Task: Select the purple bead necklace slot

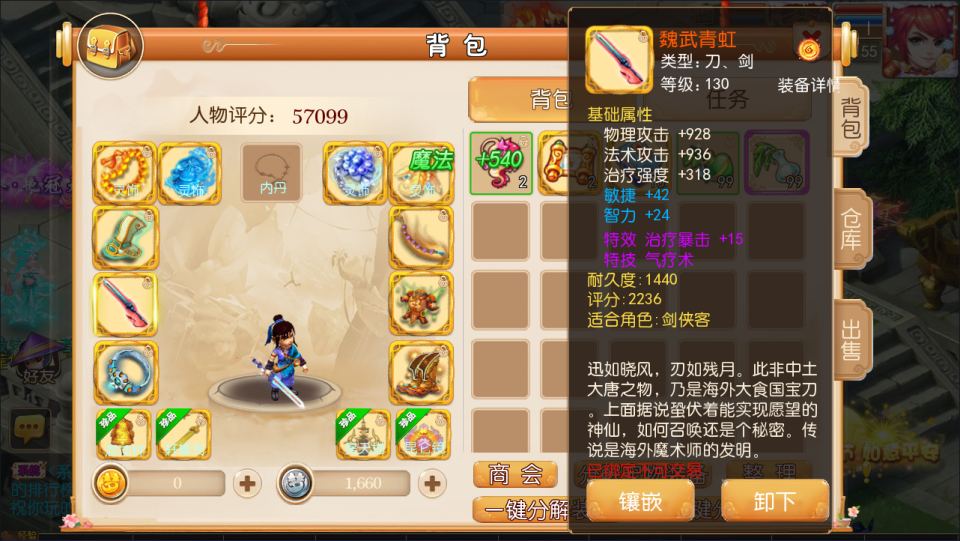Action: pos(418,237)
